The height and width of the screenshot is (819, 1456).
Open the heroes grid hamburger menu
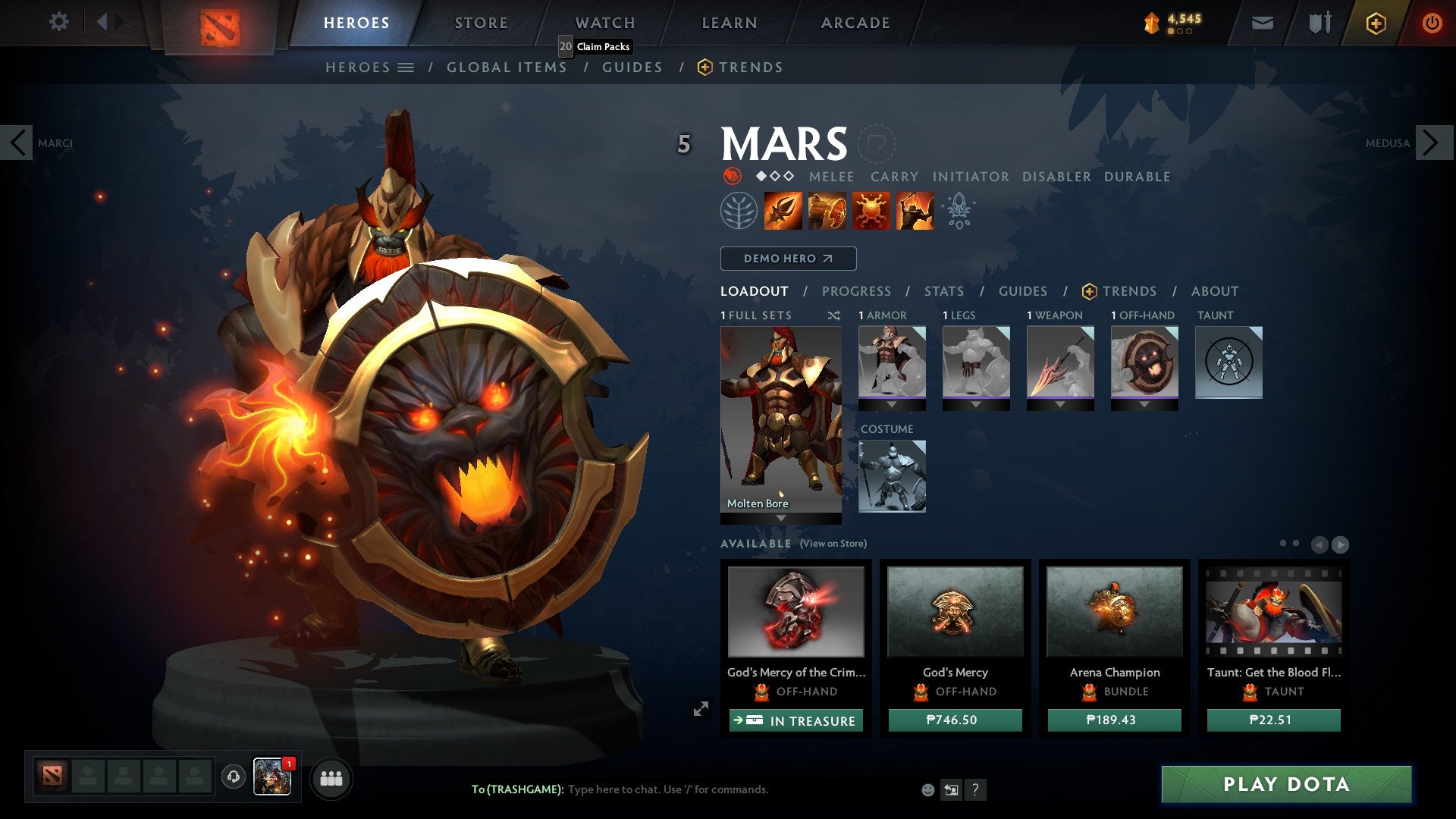(x=406, y=67)
